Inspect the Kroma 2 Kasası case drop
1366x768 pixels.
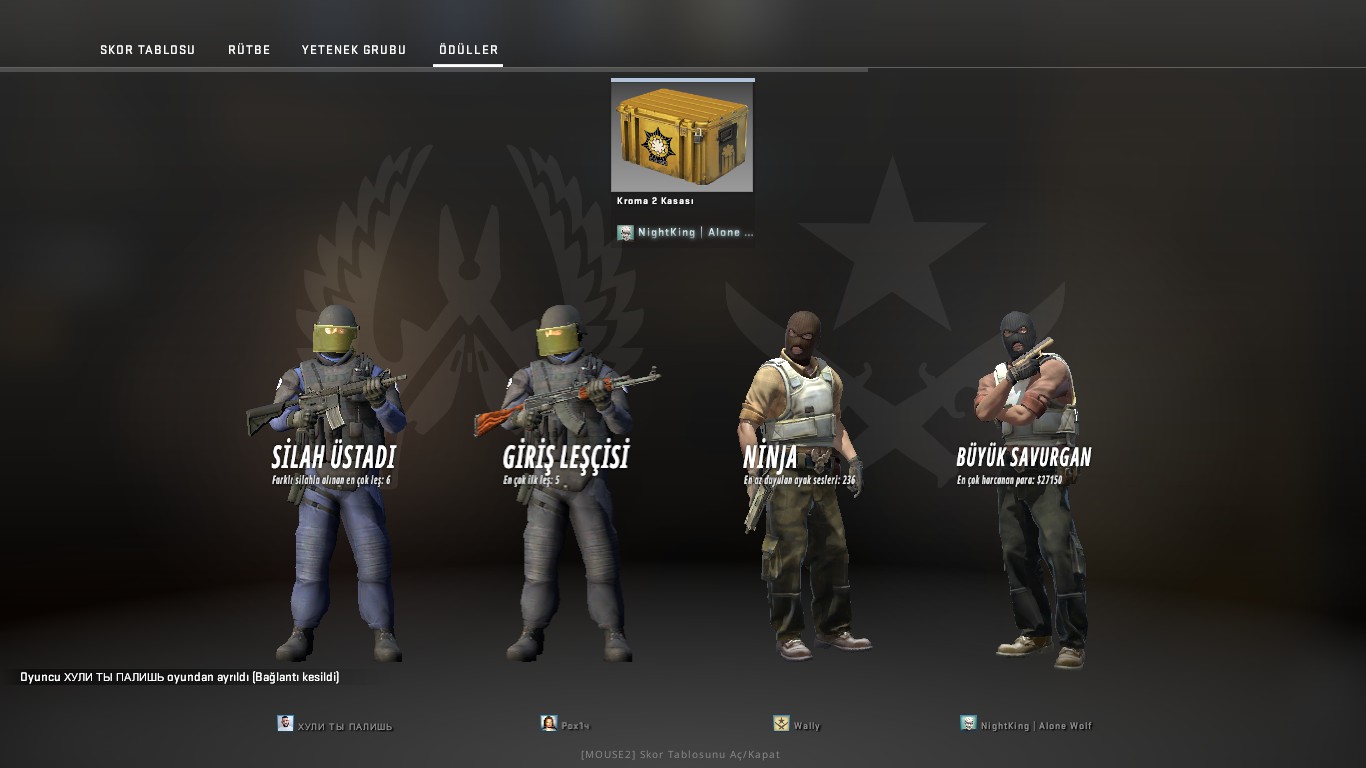pos(682,136)
